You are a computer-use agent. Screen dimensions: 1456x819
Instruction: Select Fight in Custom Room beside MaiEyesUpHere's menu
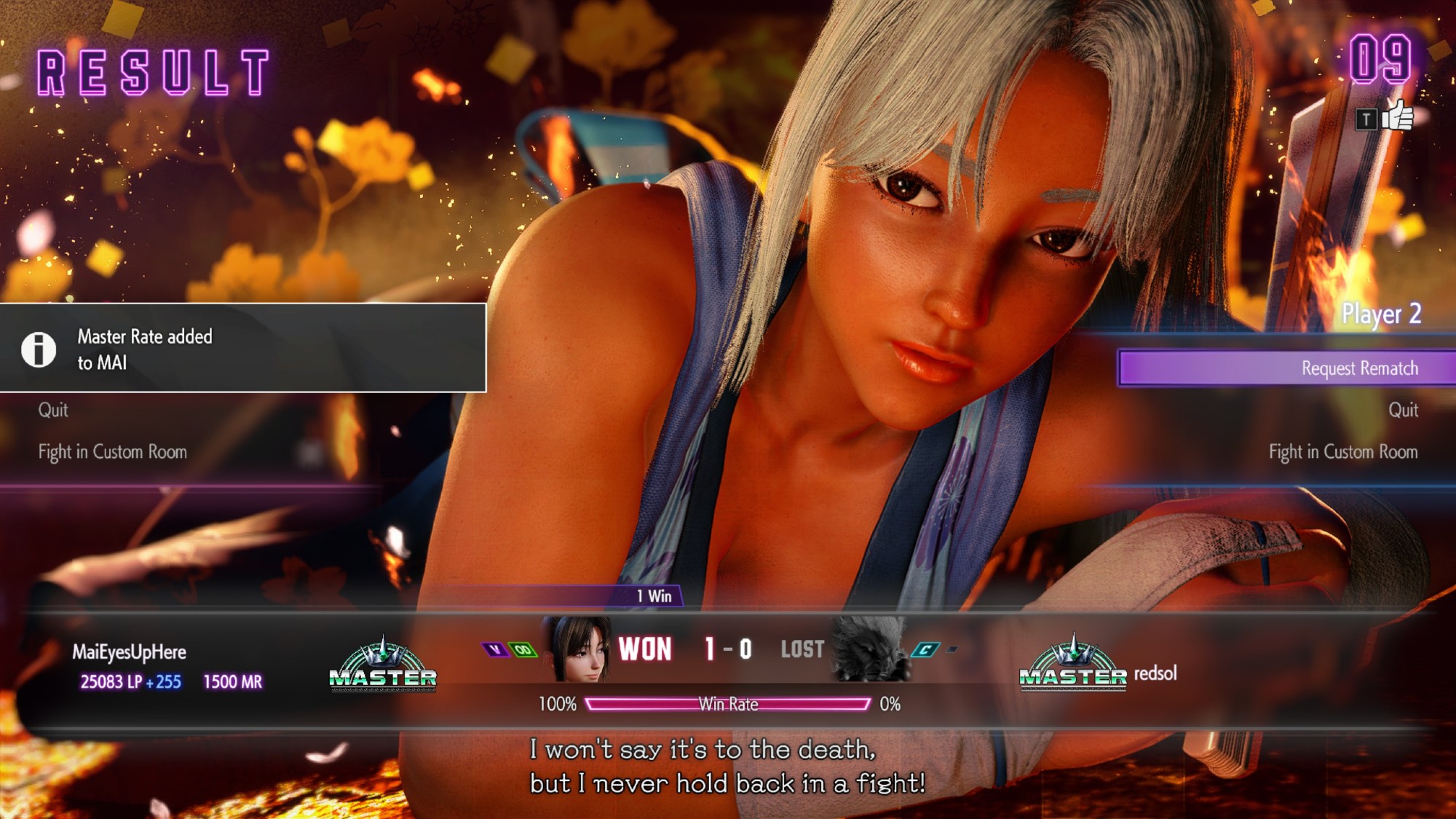tap(113, 452)
